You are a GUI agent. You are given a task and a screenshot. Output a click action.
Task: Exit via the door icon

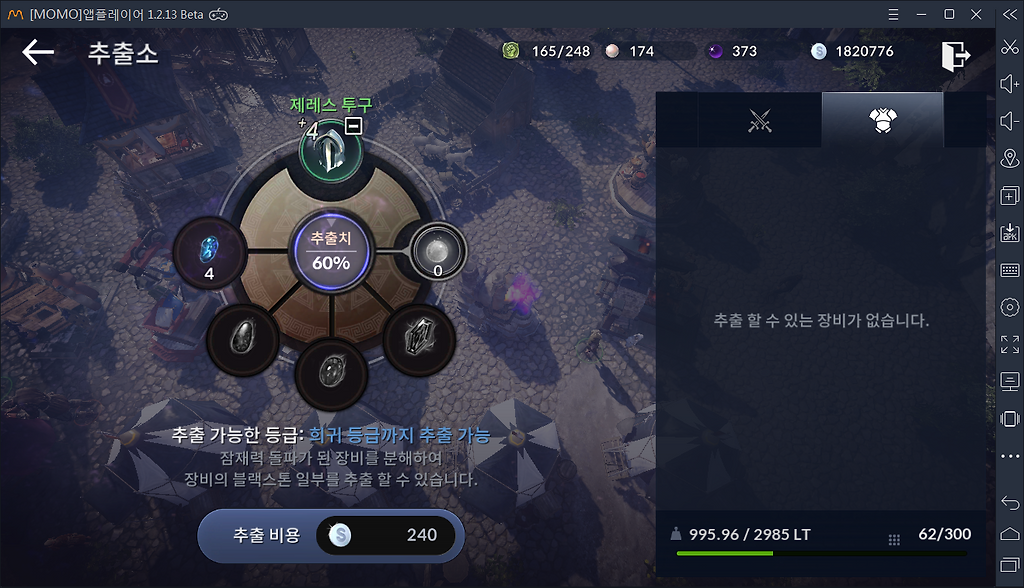pos(955,56)
